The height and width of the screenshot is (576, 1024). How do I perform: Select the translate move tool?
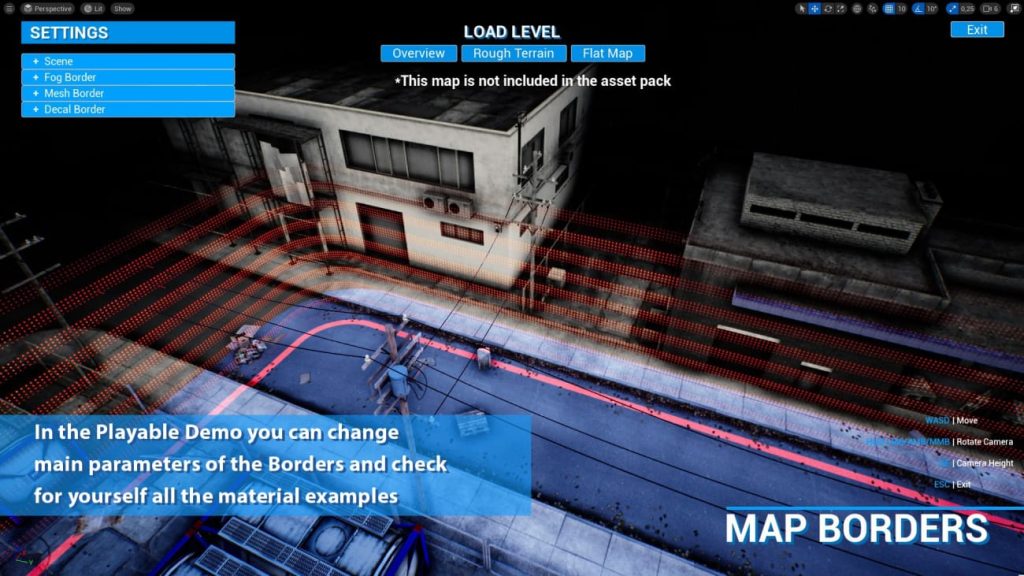coord(814,8)
